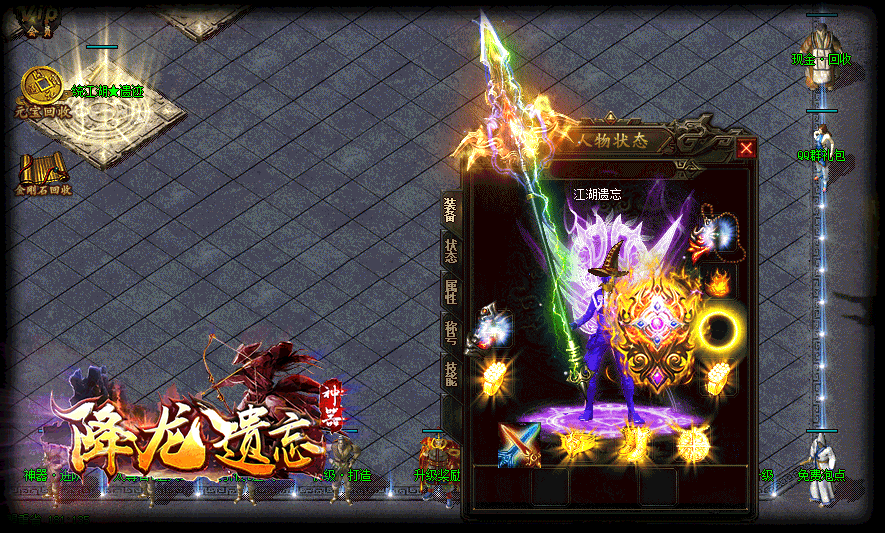
Task: Close the 人物状态 character panel
Action: pyautogui.click(x=746, y=149)
